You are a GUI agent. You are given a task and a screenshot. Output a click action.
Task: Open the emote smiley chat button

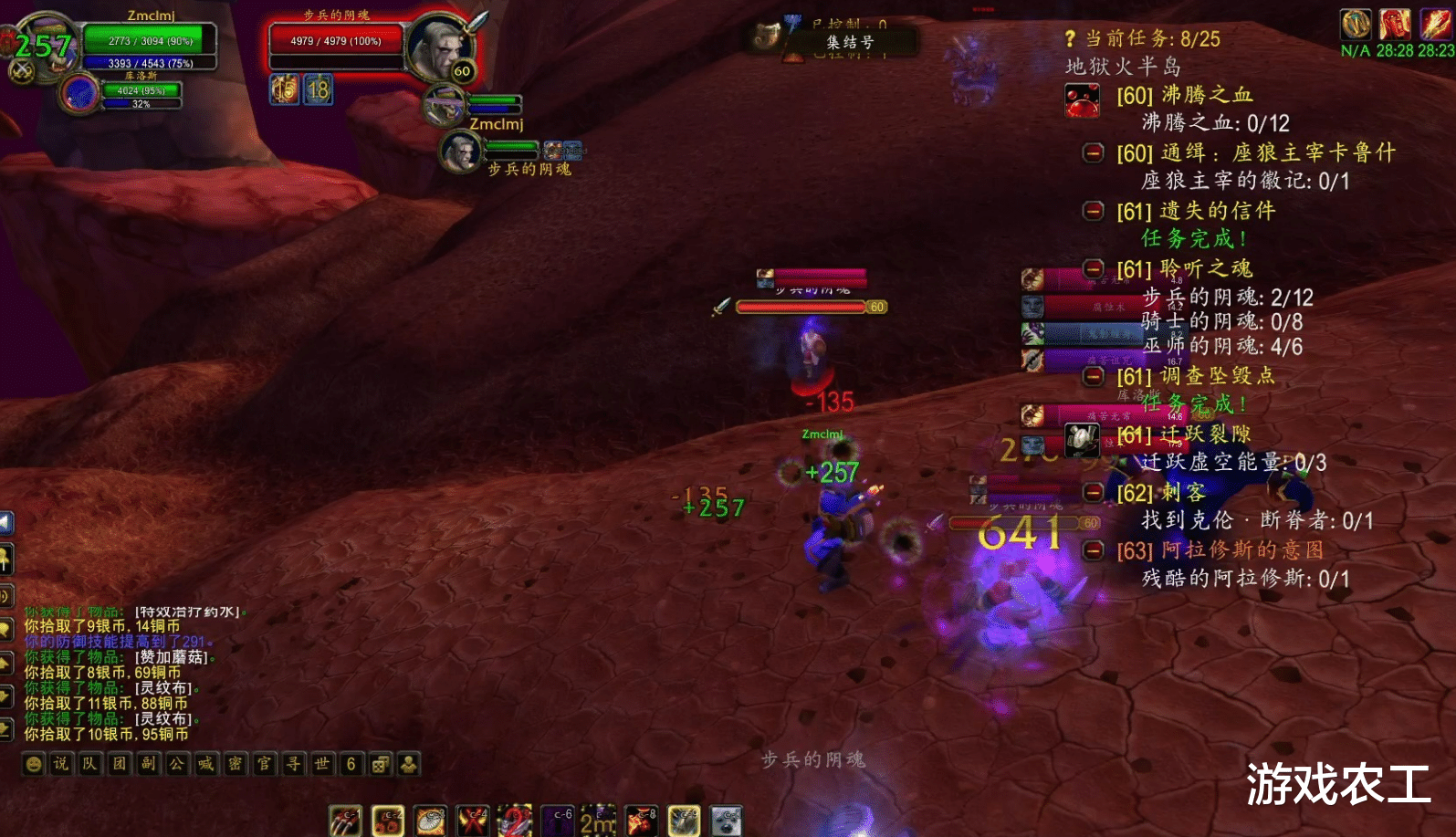pyautogui.click(x=34, y=764)
